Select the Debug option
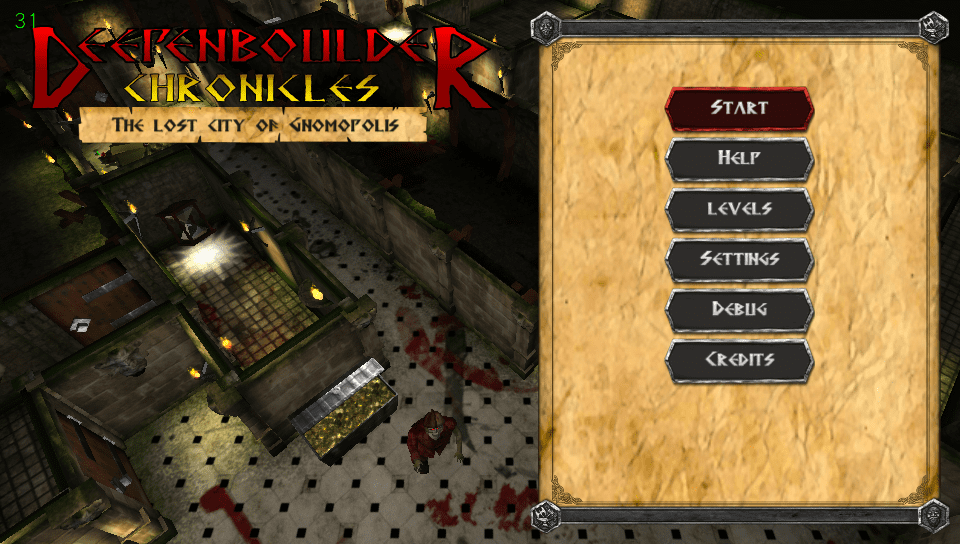 point(739,309)
